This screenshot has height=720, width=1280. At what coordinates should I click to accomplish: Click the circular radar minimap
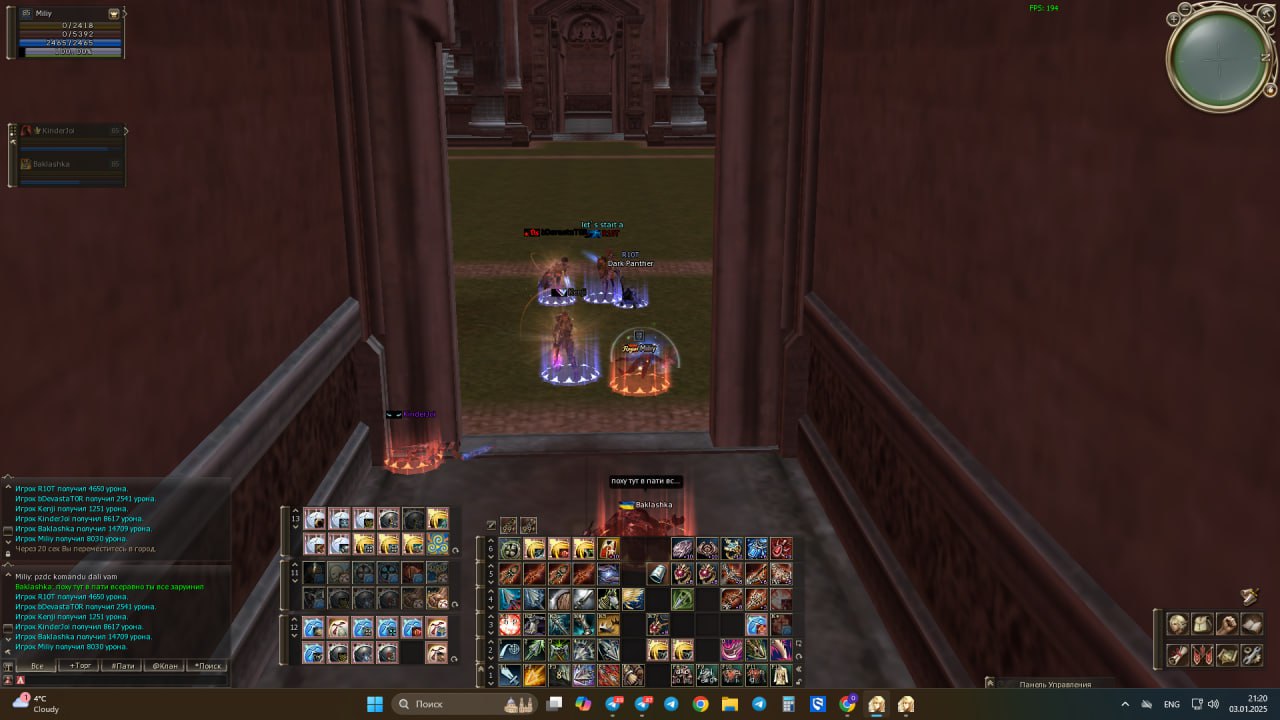tap(1220, 60)
